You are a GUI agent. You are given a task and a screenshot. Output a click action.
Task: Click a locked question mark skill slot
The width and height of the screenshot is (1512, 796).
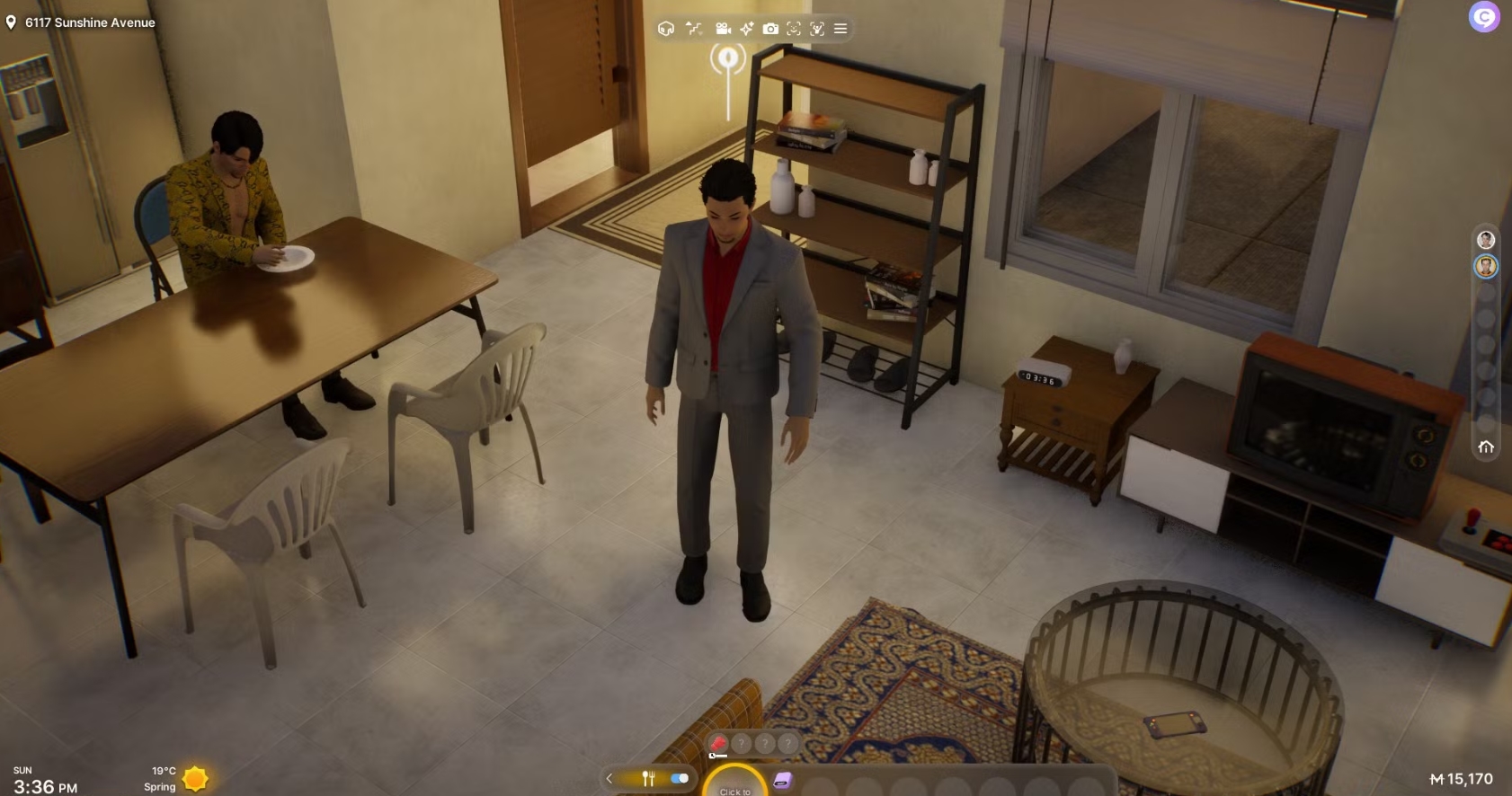coord(740,744)
